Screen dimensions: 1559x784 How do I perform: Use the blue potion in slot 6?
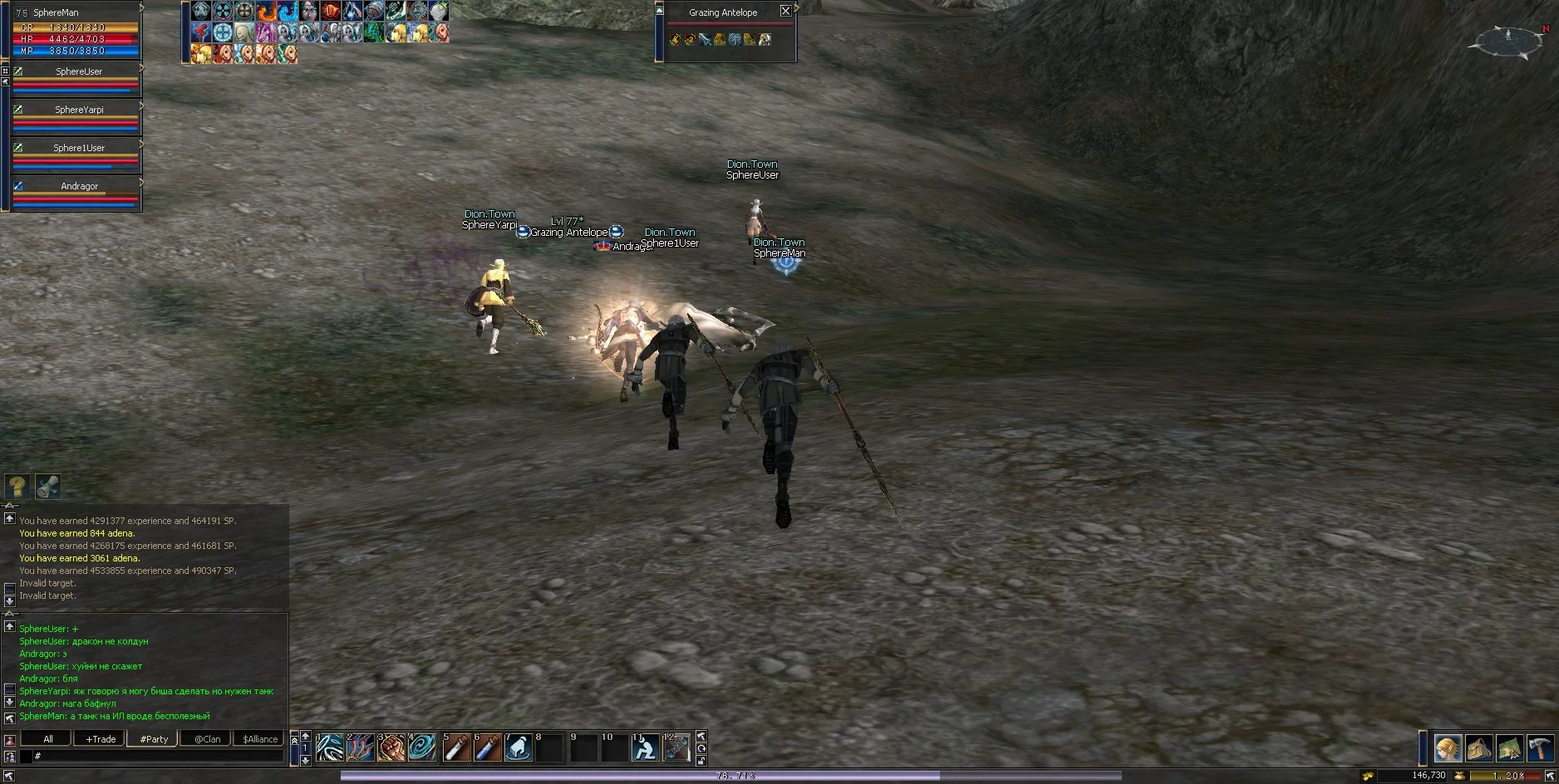coord(487,747)
